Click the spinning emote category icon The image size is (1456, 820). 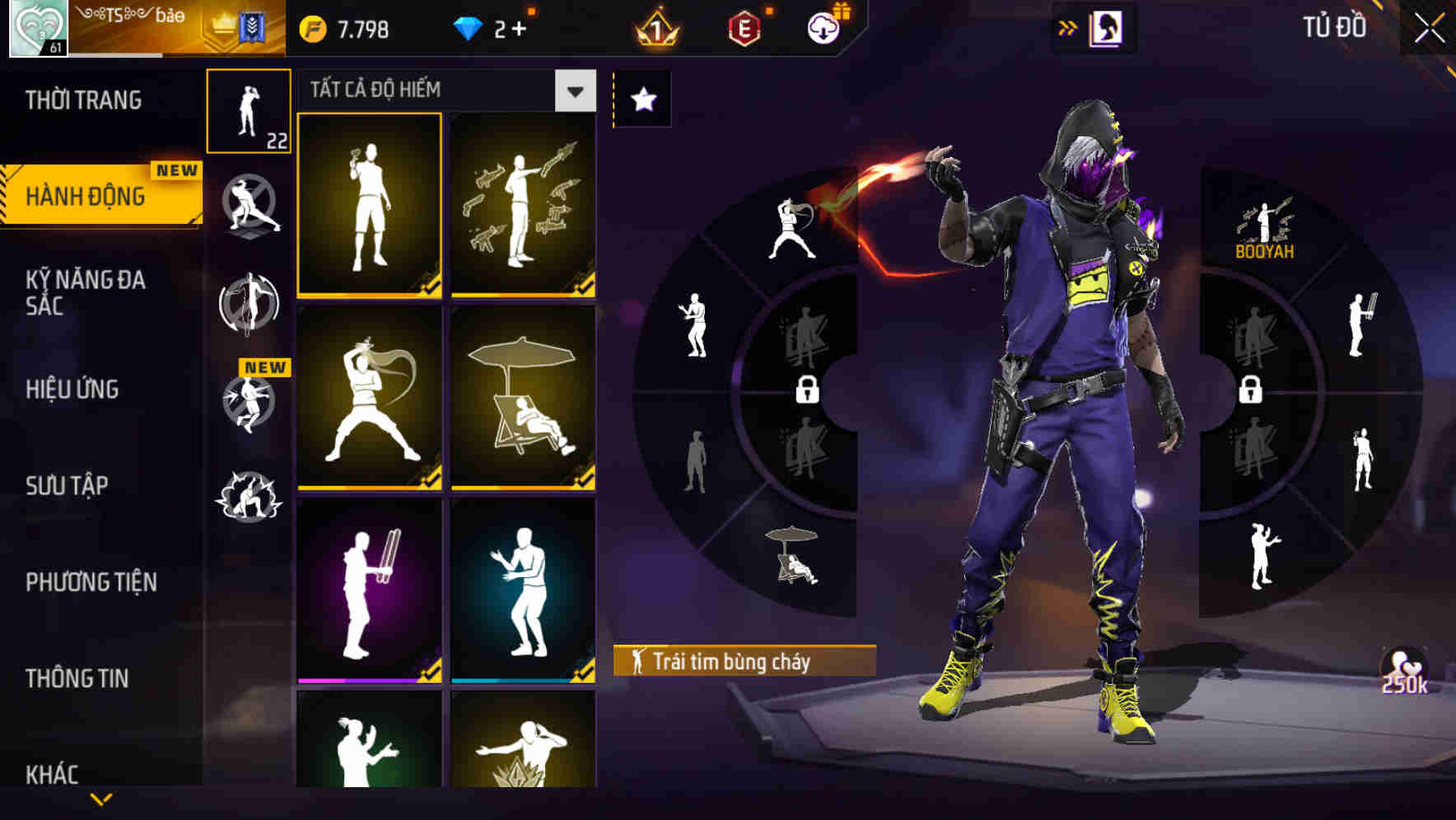tap(250, 303)
